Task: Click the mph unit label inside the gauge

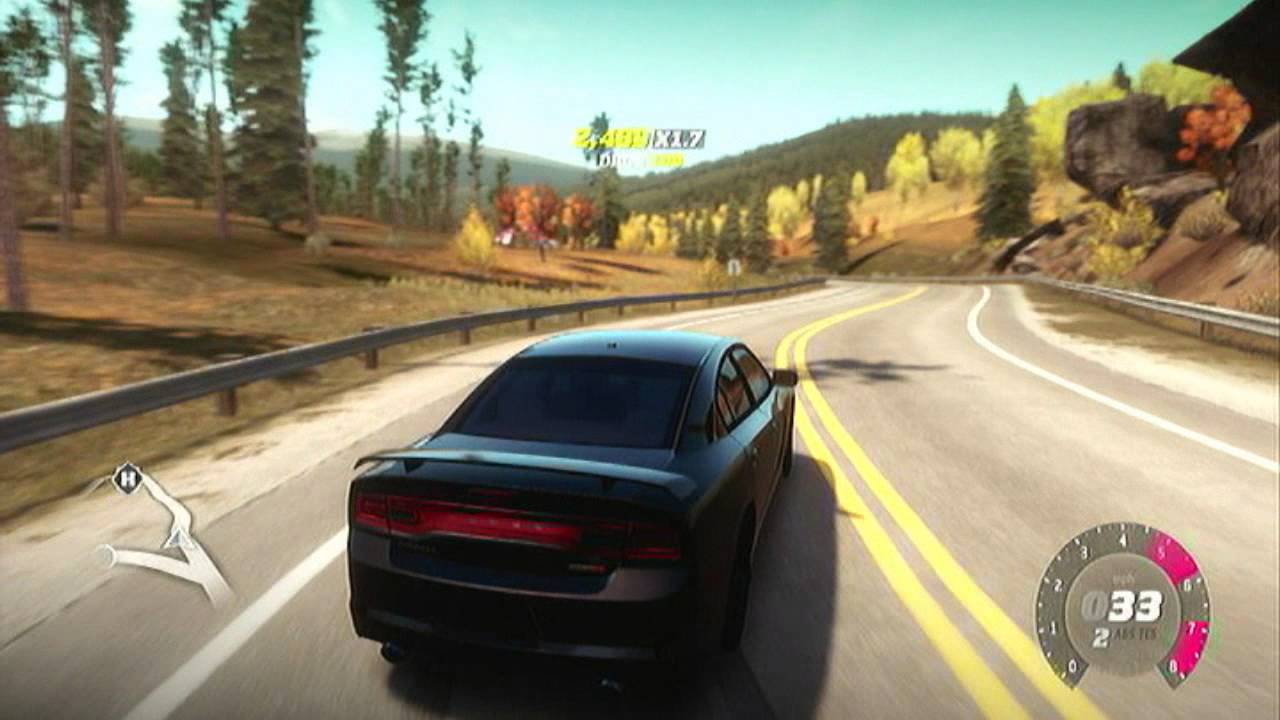Action: click(x=1122, y=577)
